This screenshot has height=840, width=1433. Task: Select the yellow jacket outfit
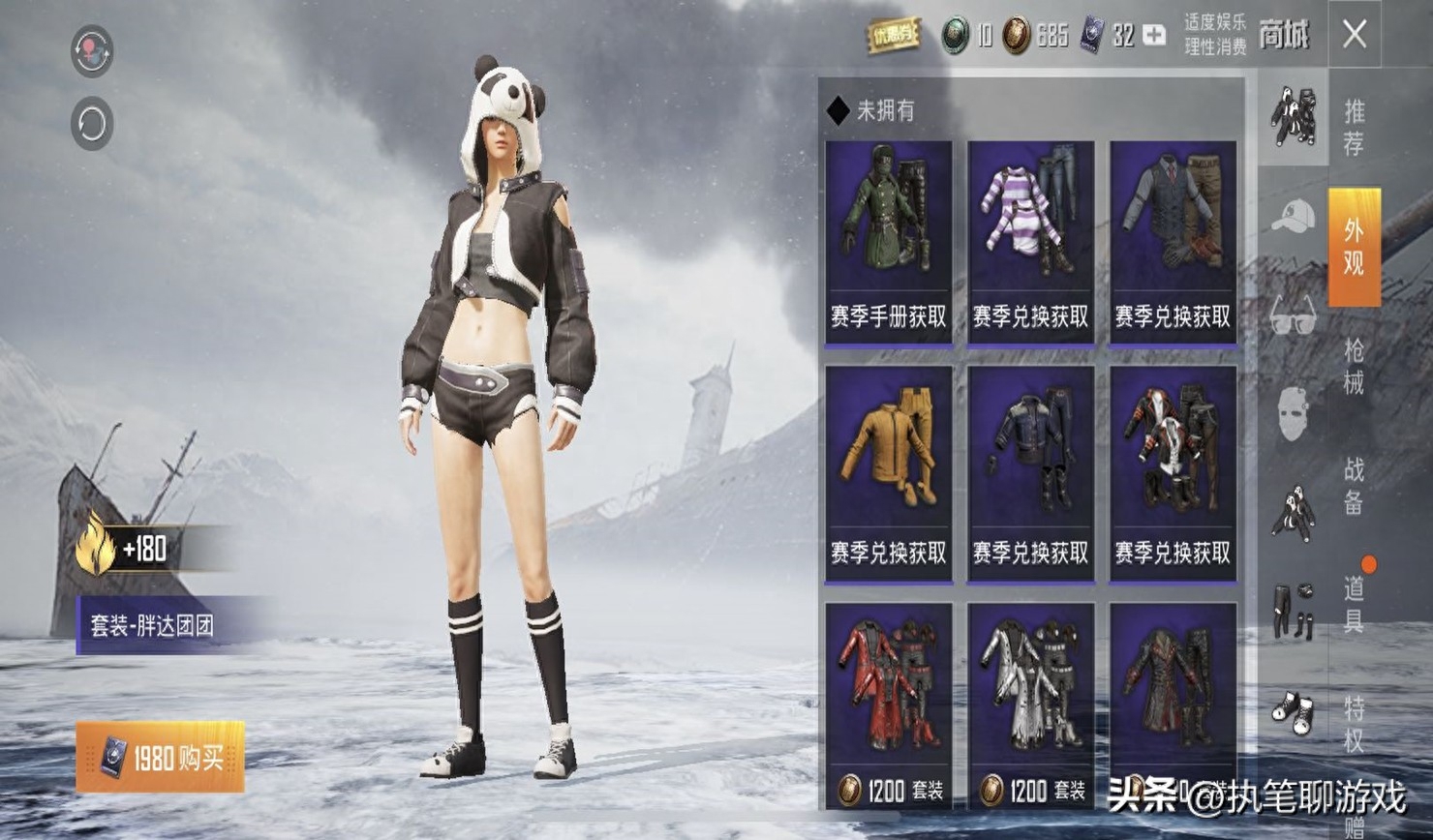[888, 473]
